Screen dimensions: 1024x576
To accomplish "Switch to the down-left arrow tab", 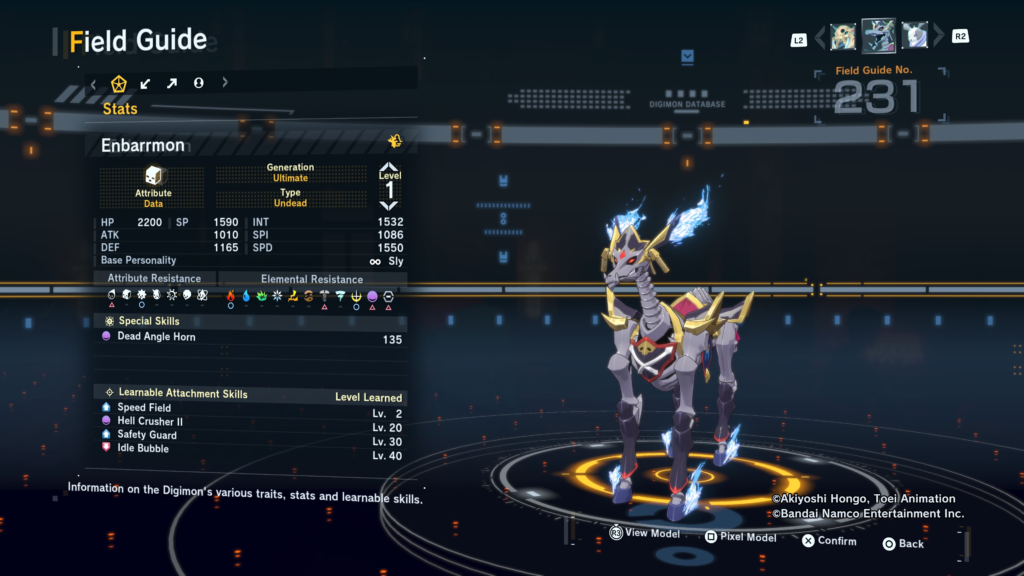I will coord(146,83).
